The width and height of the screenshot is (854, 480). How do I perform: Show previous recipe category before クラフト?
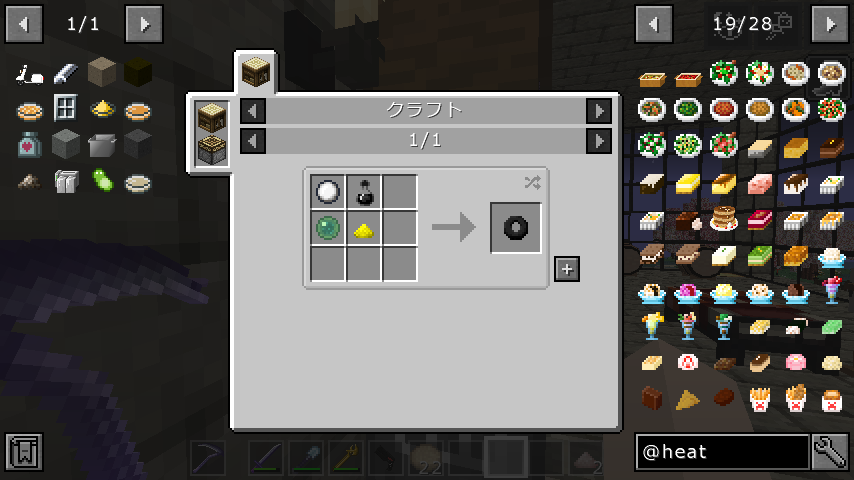click(x=254, y=111)
